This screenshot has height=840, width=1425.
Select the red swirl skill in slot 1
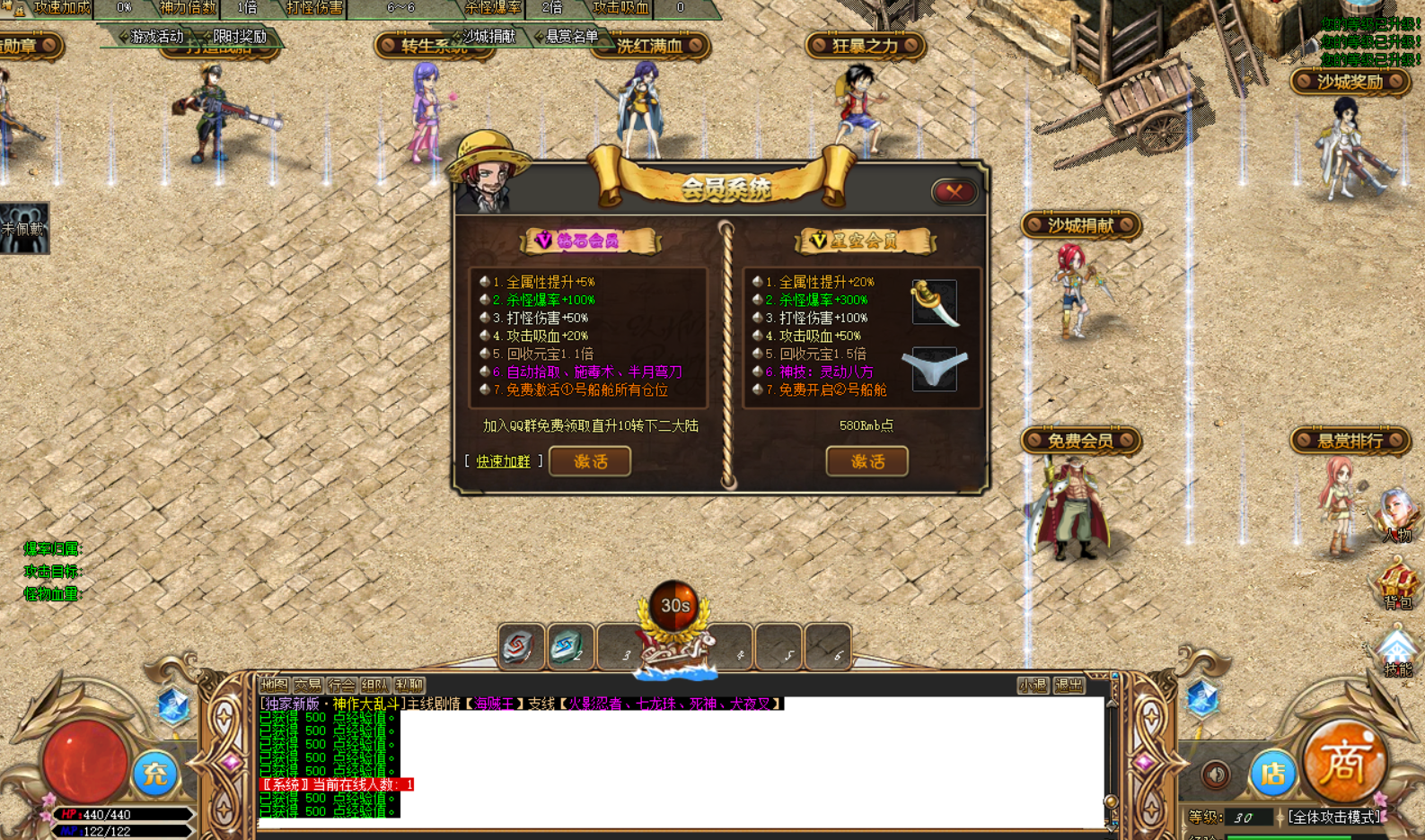click(520, 647)
